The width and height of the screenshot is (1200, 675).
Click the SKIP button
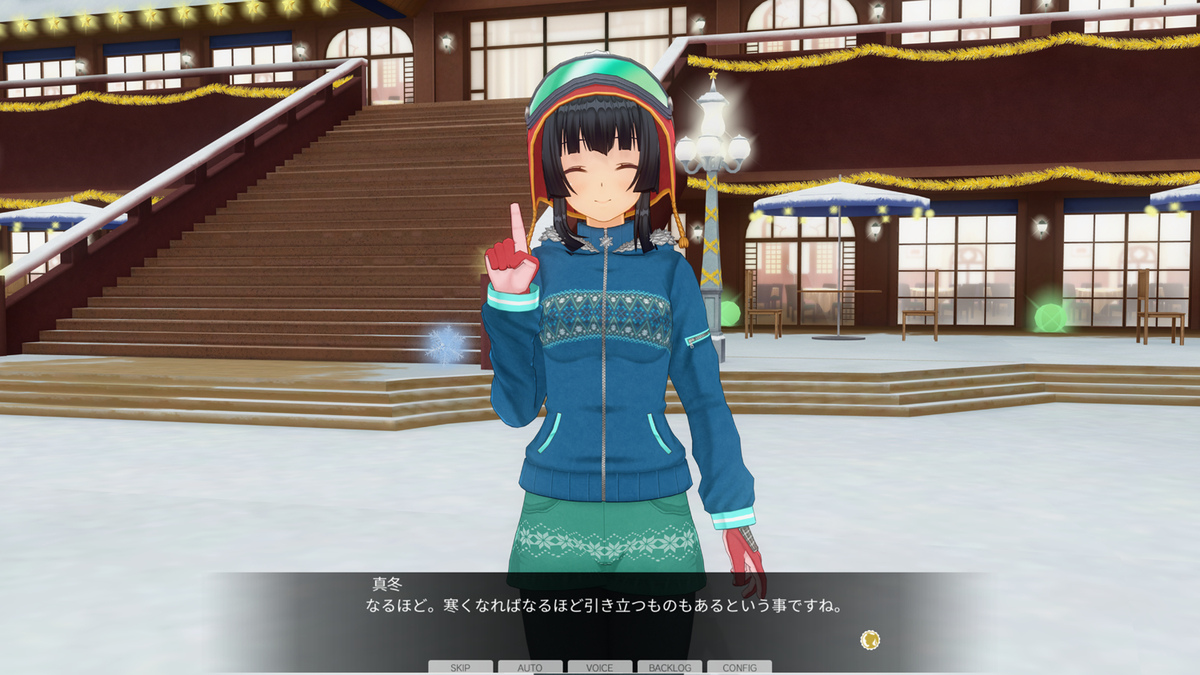coord(460,667)
